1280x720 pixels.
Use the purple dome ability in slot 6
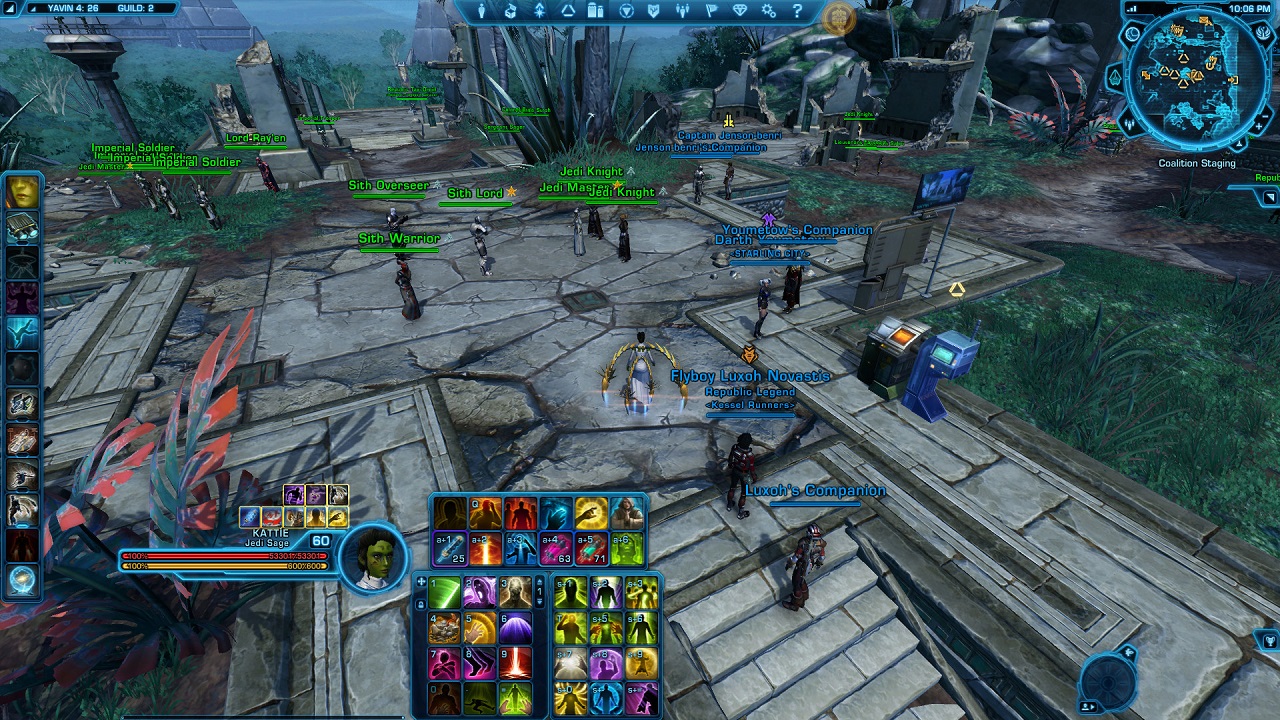516,628
